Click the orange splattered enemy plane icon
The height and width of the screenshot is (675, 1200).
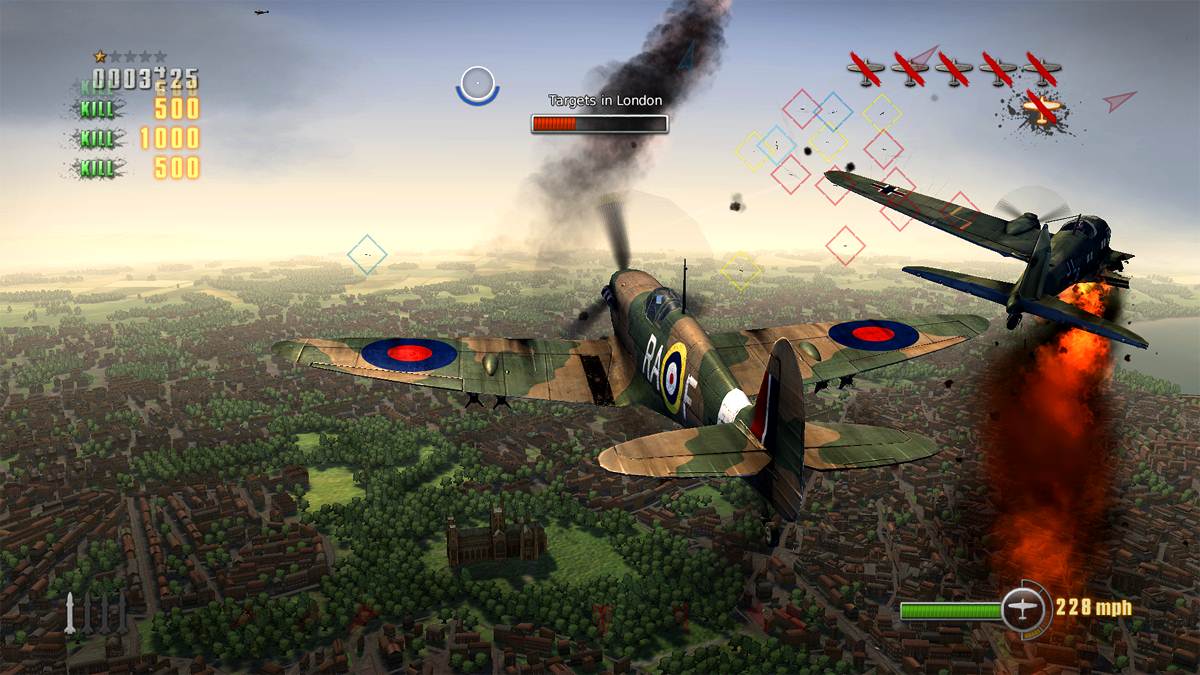tap(1041, 110)
